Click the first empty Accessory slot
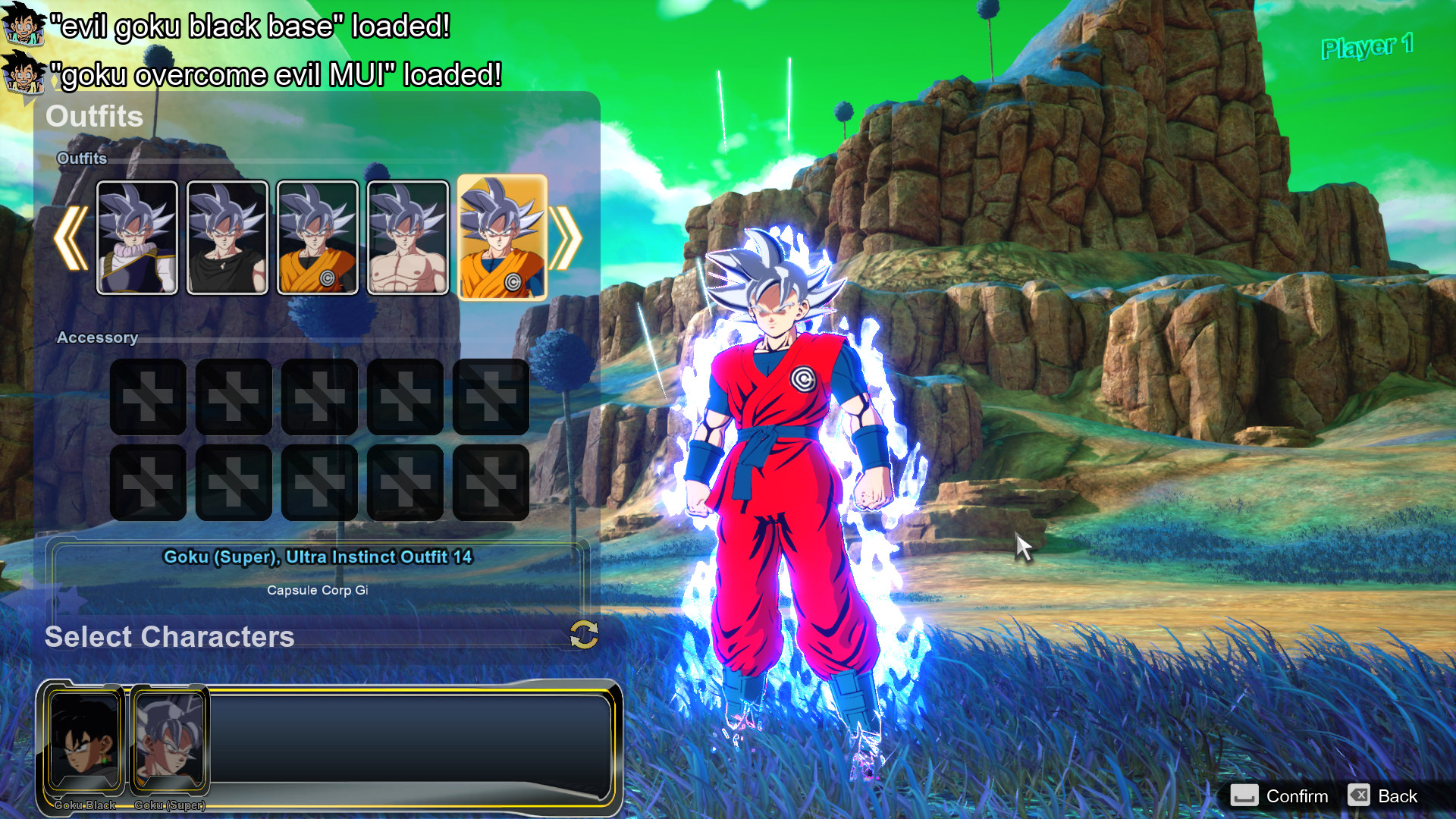The image size is (1456, 819). pyautogui.click(x=147, y=397)
